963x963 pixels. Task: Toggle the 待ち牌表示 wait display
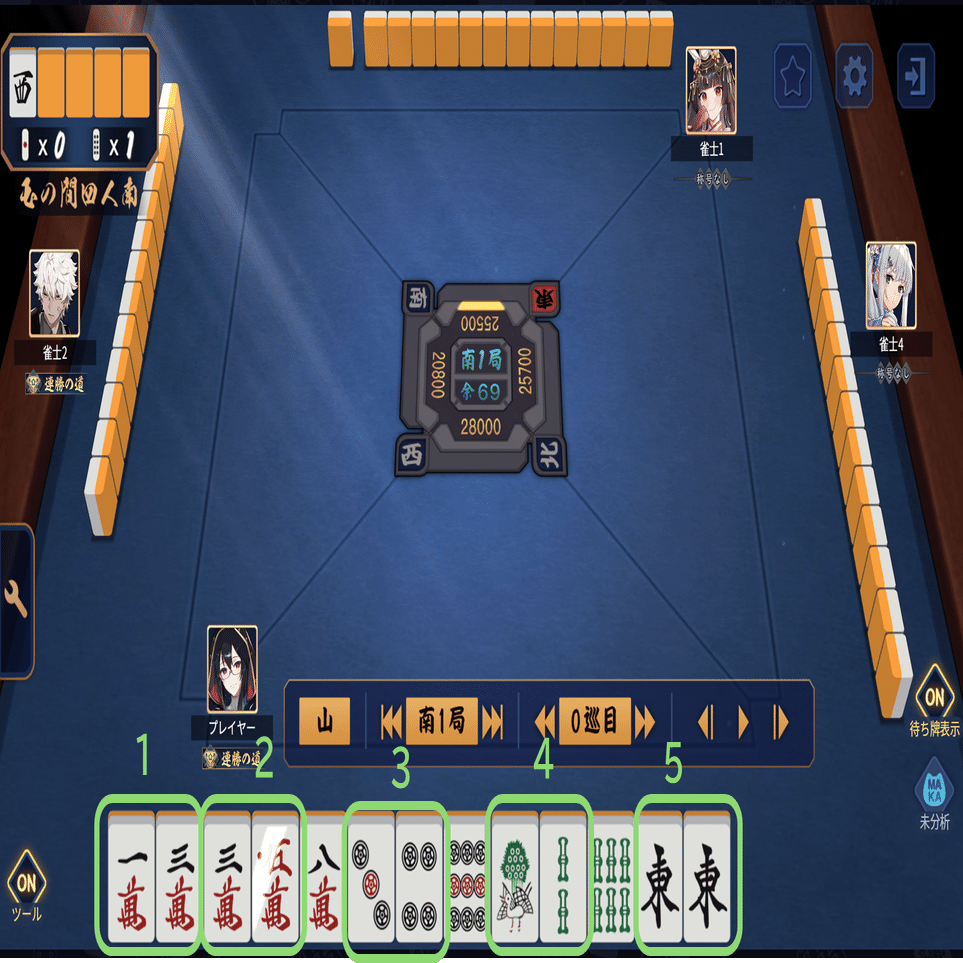(935, 696)
